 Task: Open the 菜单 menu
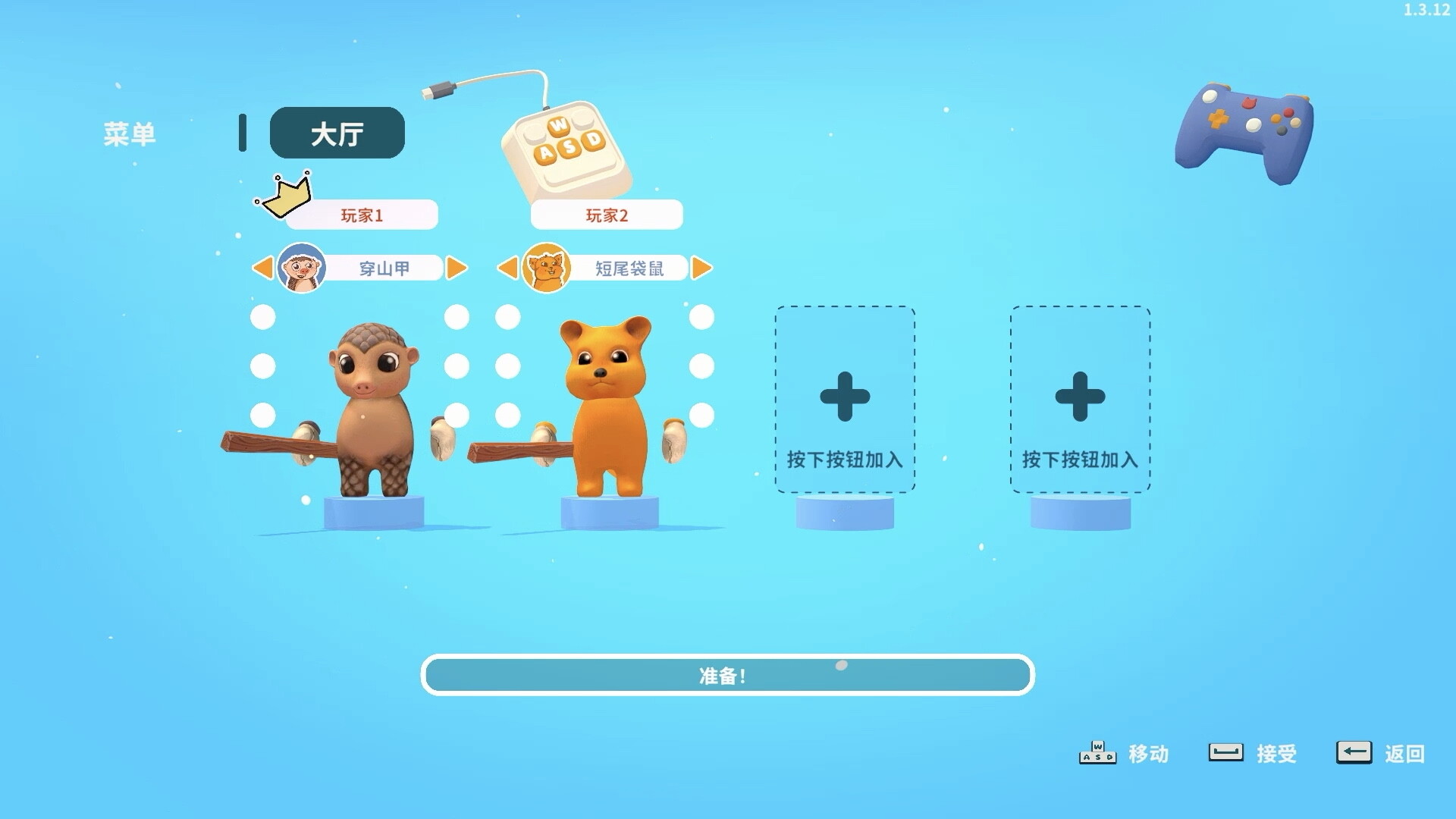(x=130, y=132)
